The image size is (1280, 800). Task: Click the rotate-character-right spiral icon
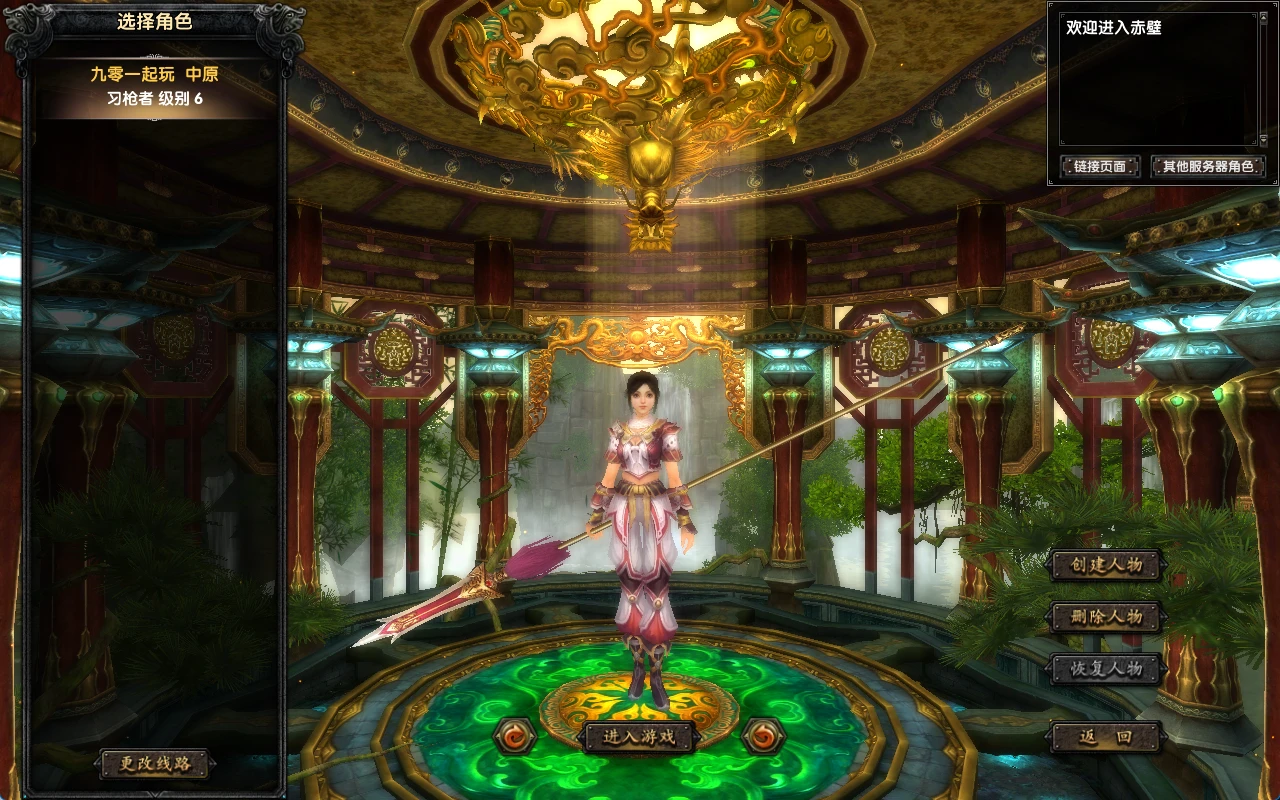(764, 736)
